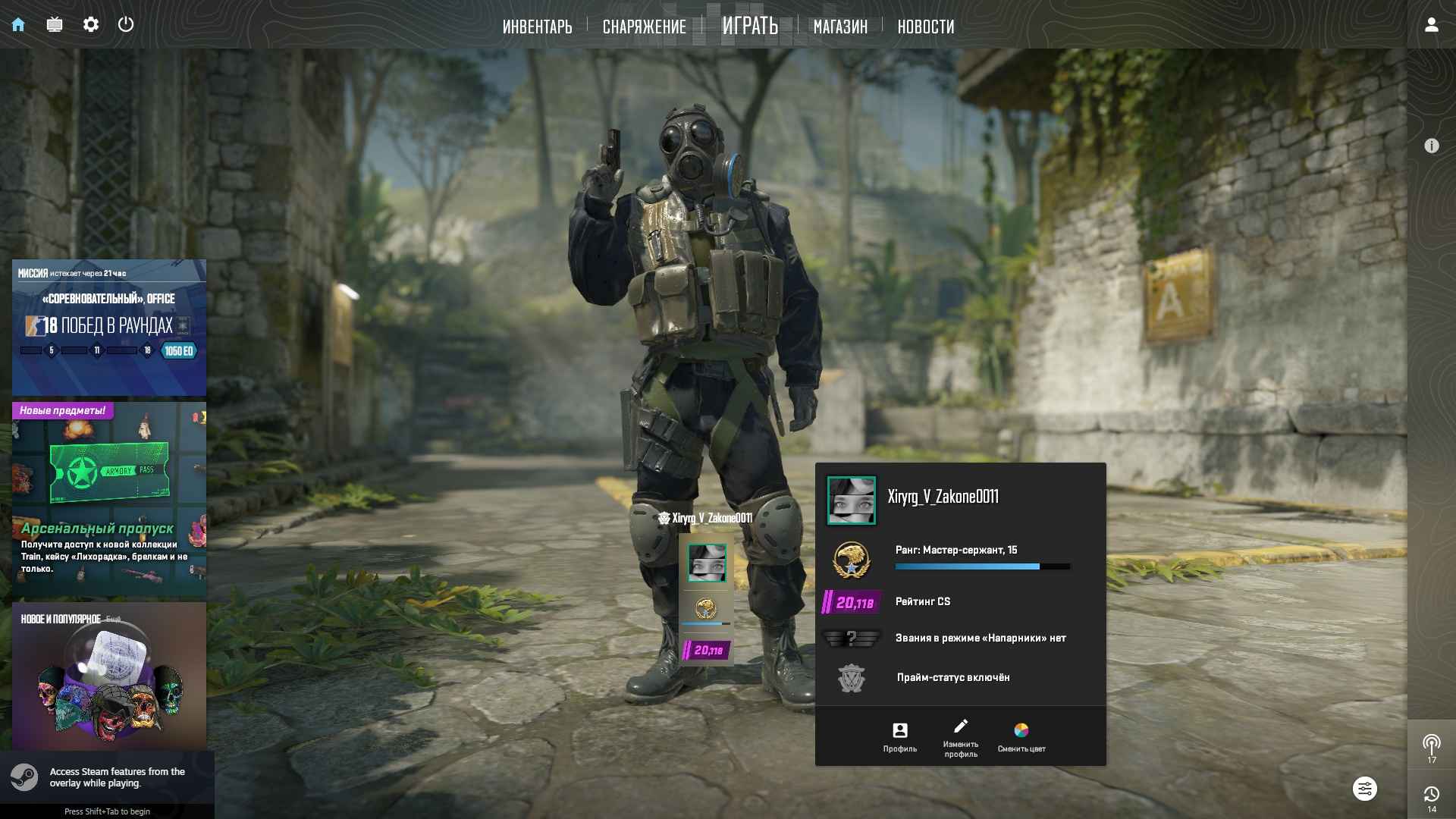Screen dimensions: 1456x819
Task: Click the info icon on right sidebar
Action: coord(1431,146)
